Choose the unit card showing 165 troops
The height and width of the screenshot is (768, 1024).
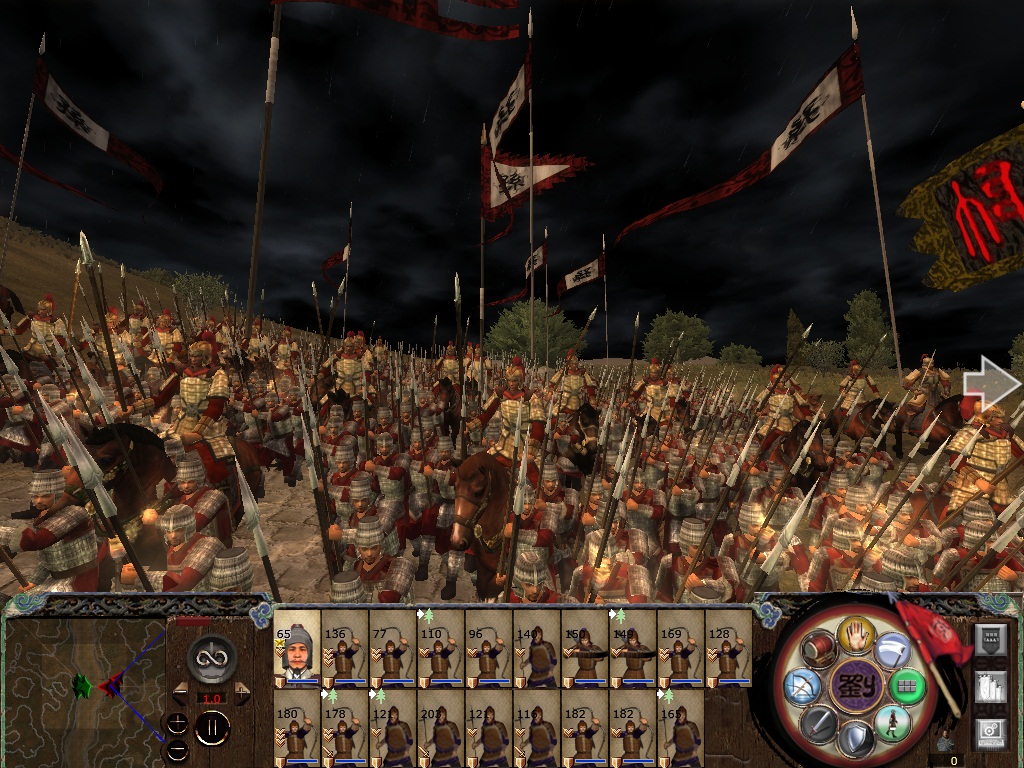(x=681, y=728)
